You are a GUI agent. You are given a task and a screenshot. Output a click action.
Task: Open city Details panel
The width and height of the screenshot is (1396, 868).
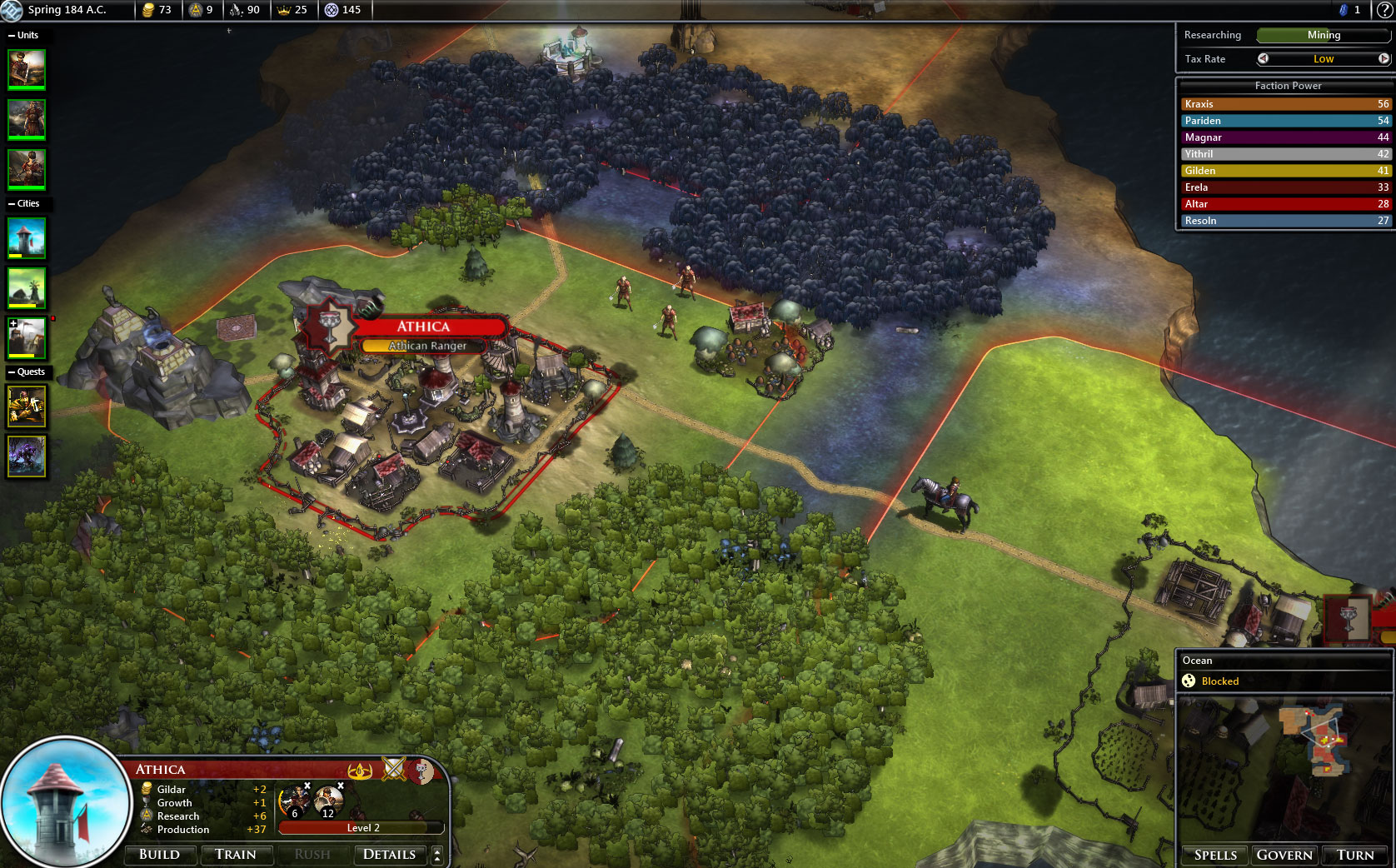(x=389, y=855)
